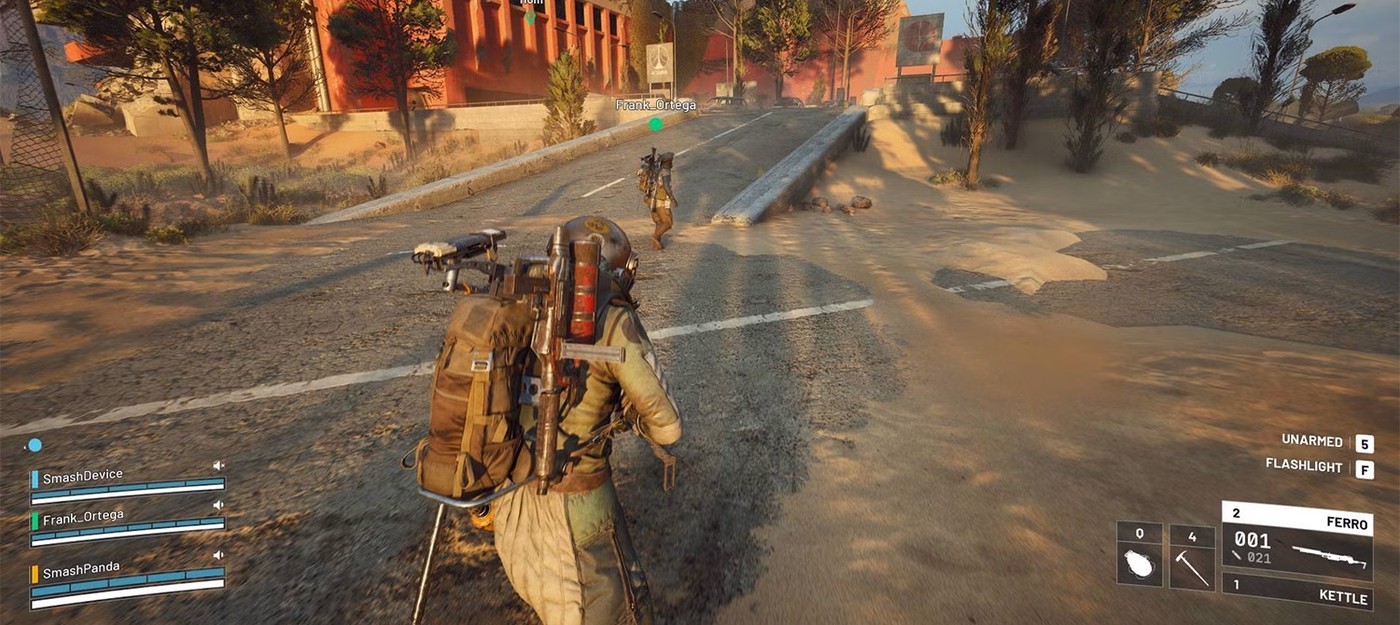
Task: Choose the Unarmed option label
Action: [1312, 441]
